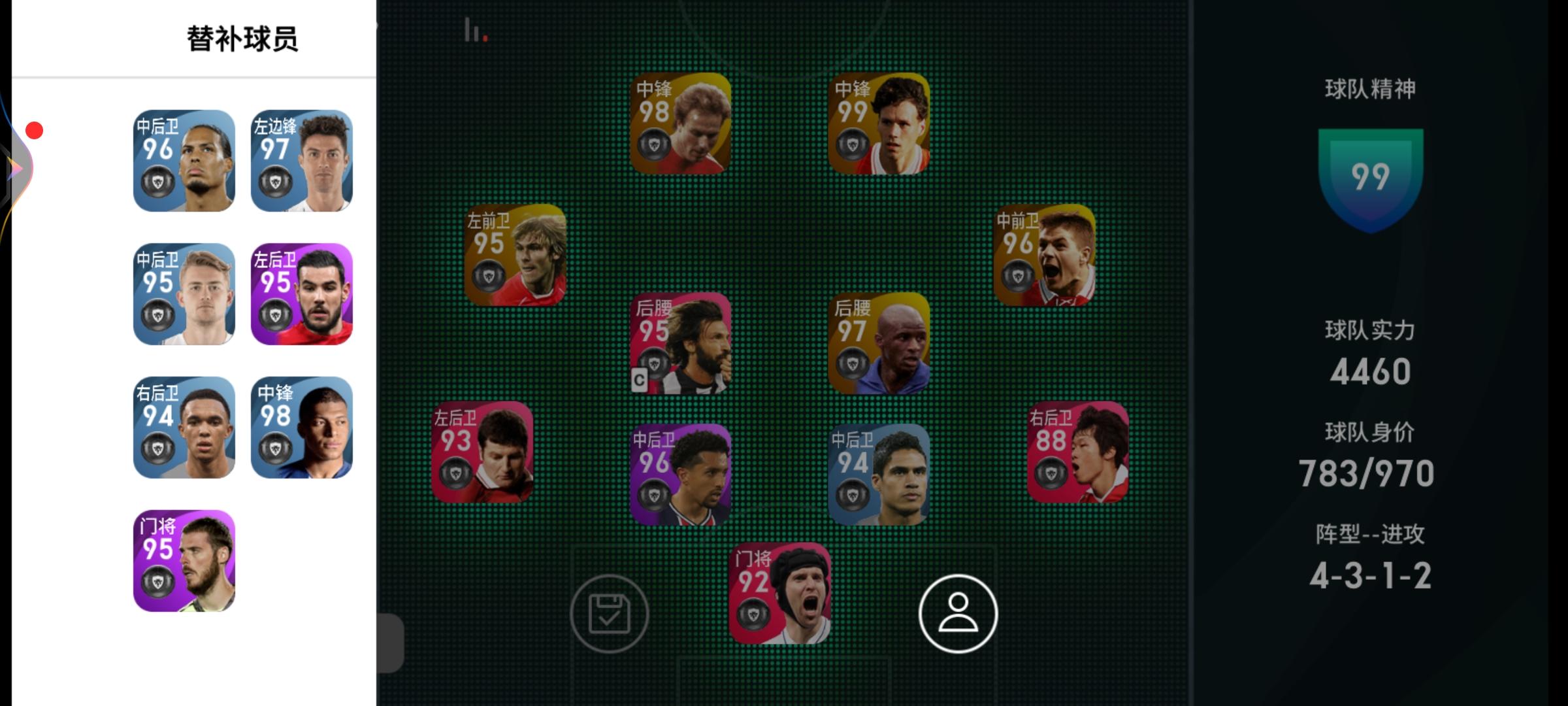
Task: Select the 94-rated 右后卫 substitute card
Action: 184,426
